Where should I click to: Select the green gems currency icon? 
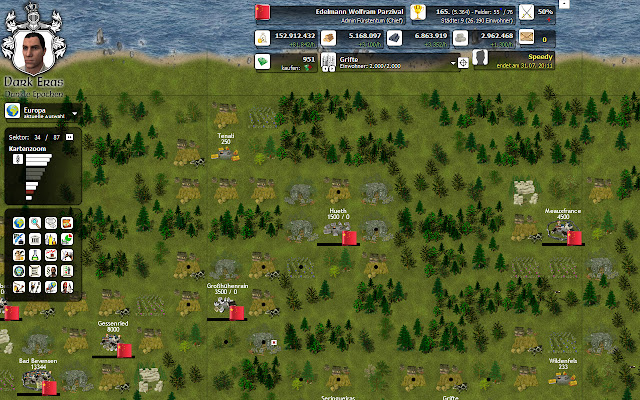pyautogui.click(x=263, y=62)
